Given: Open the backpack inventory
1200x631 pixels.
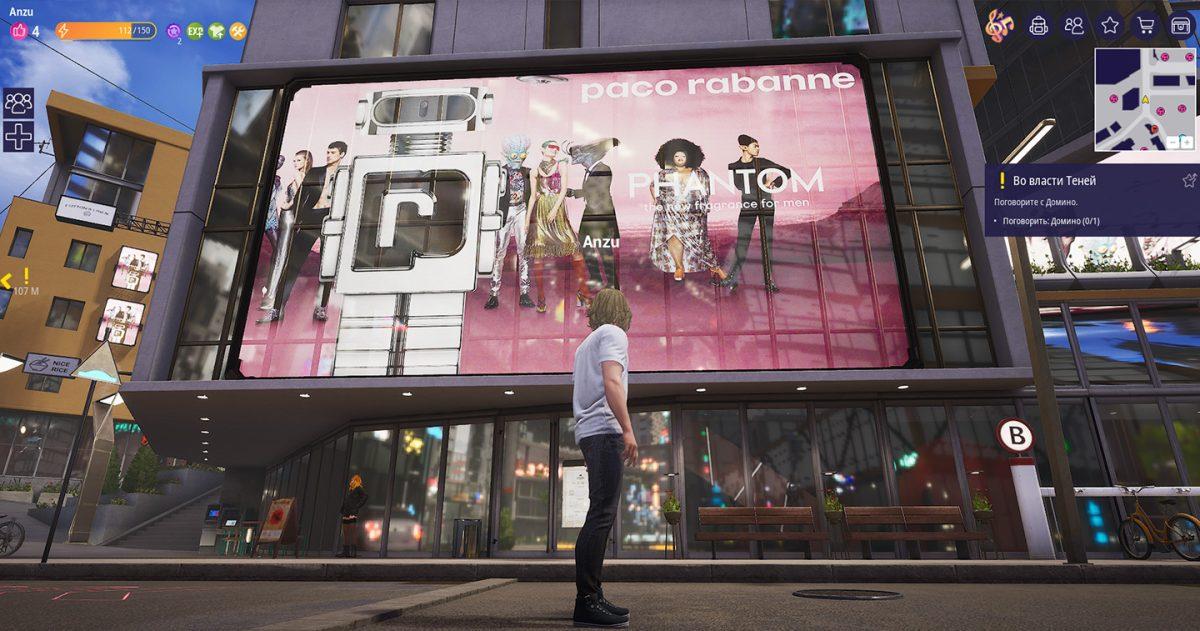Looking at the screenshot, I should pos(1039,25).
